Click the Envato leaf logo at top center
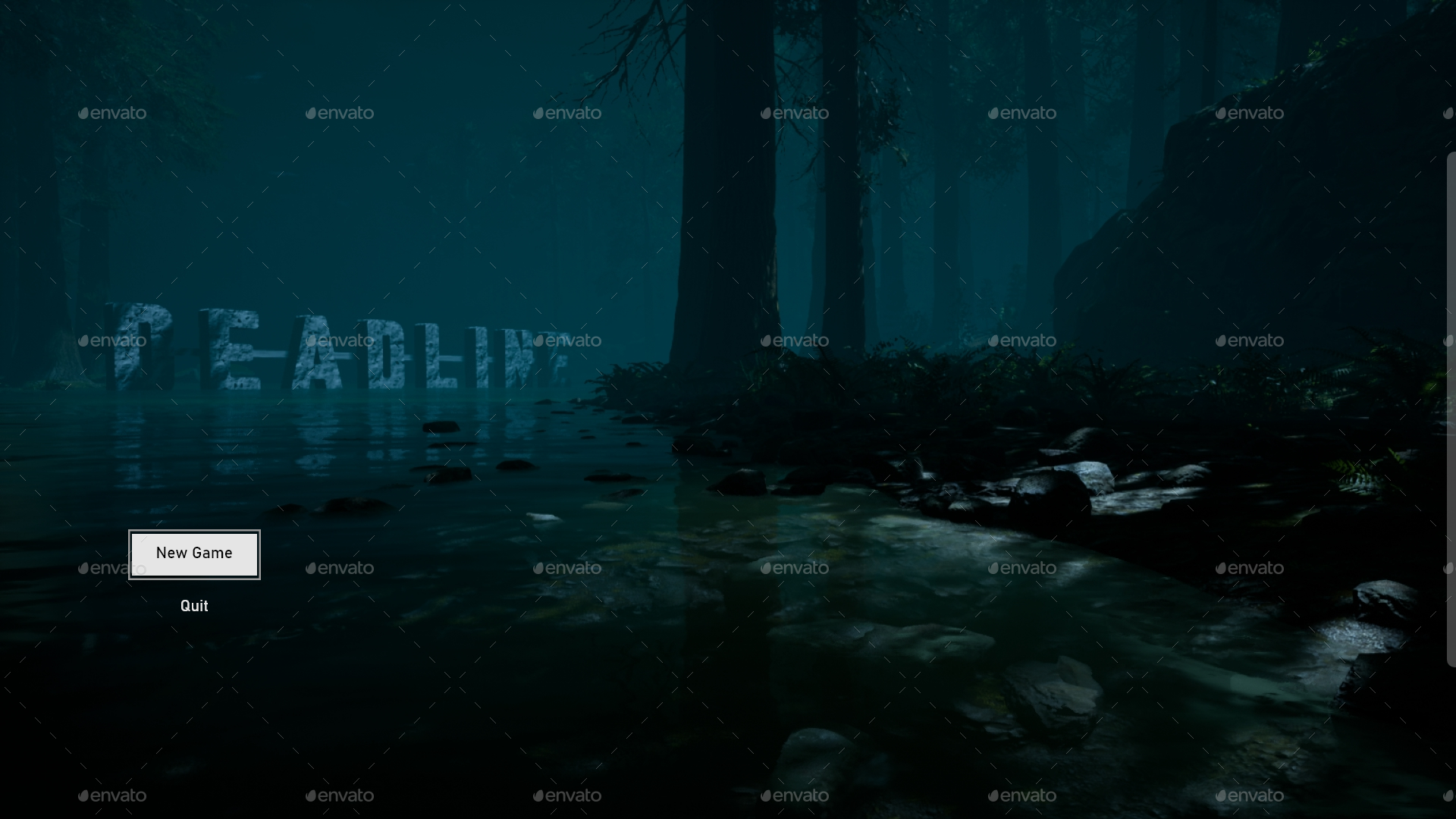1456x819 pixels. [766, 113]
